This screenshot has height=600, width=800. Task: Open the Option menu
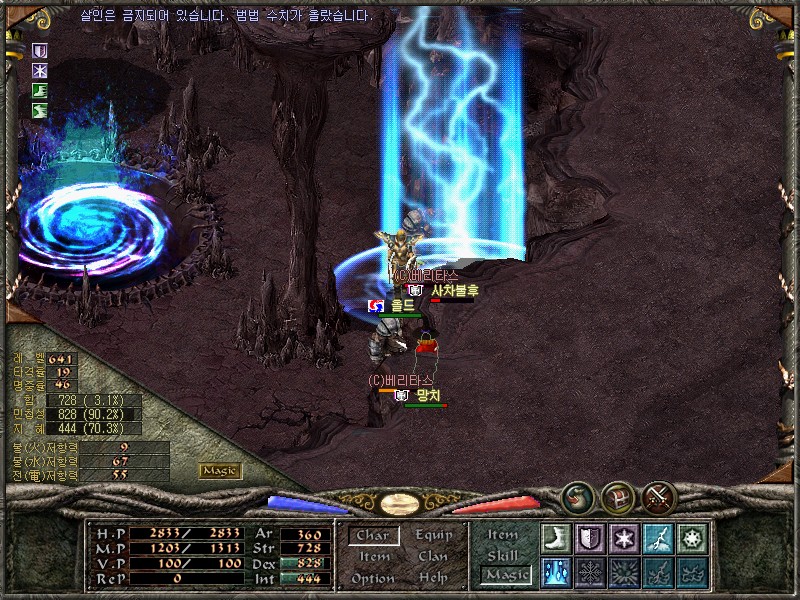pos(373,578)
